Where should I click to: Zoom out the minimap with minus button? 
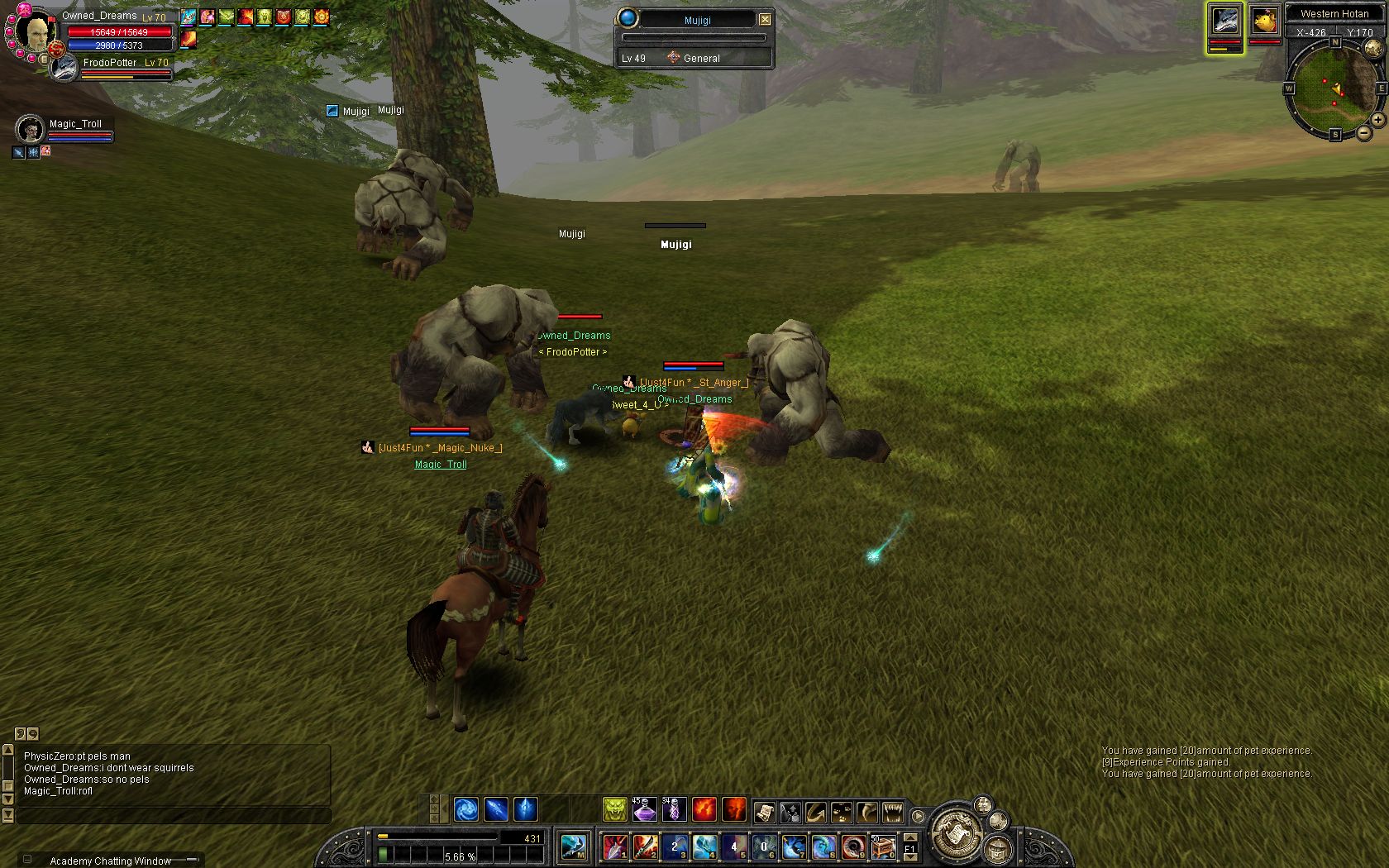pyautogui.click(x=1363, y=132)
